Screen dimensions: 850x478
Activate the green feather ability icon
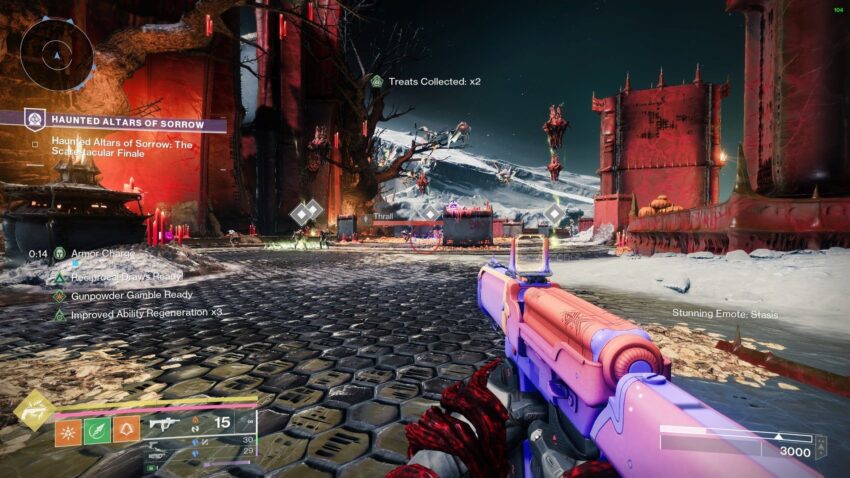[97, 430]
